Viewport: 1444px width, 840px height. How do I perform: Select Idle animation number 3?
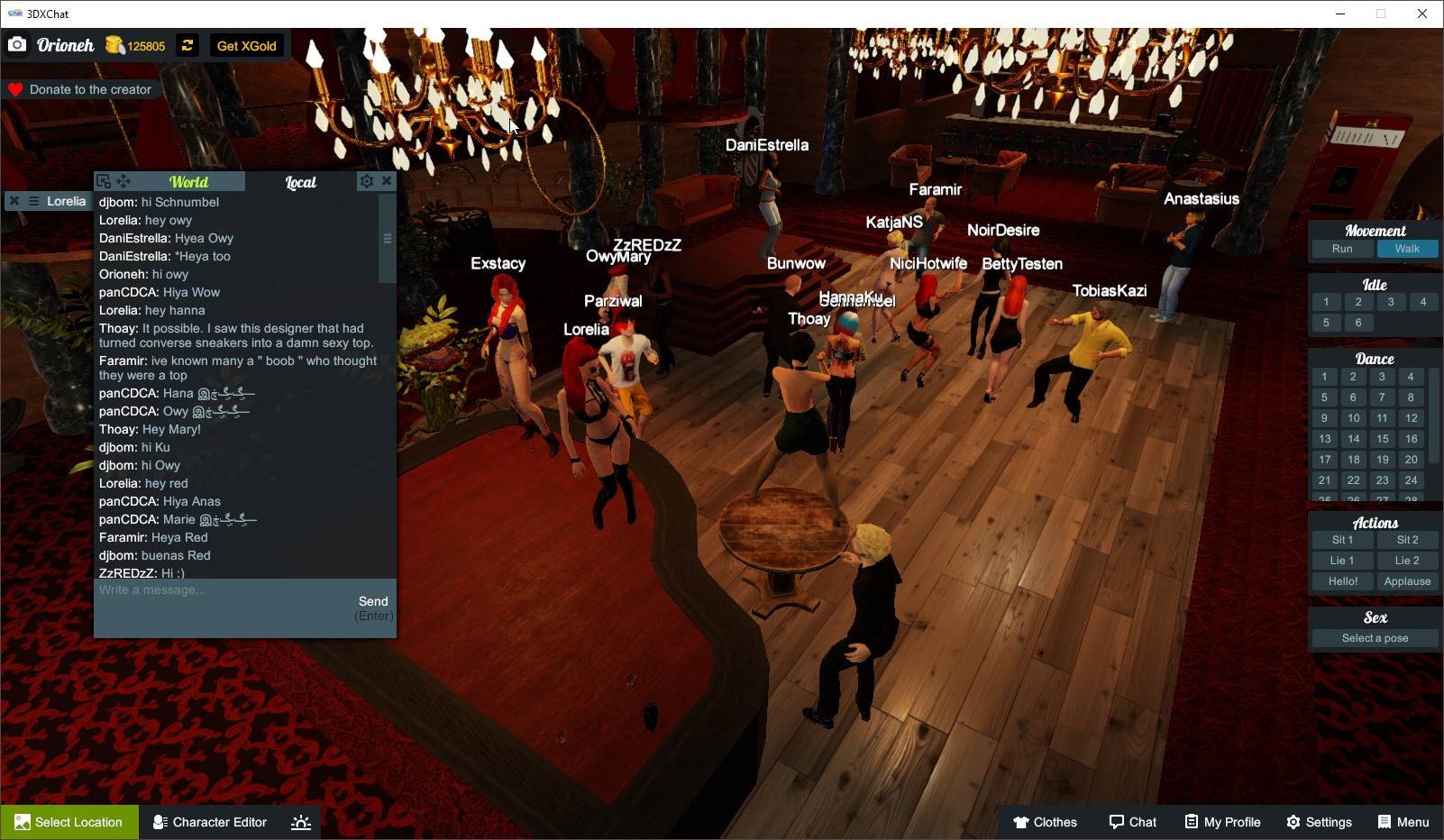pos(1391,302)
